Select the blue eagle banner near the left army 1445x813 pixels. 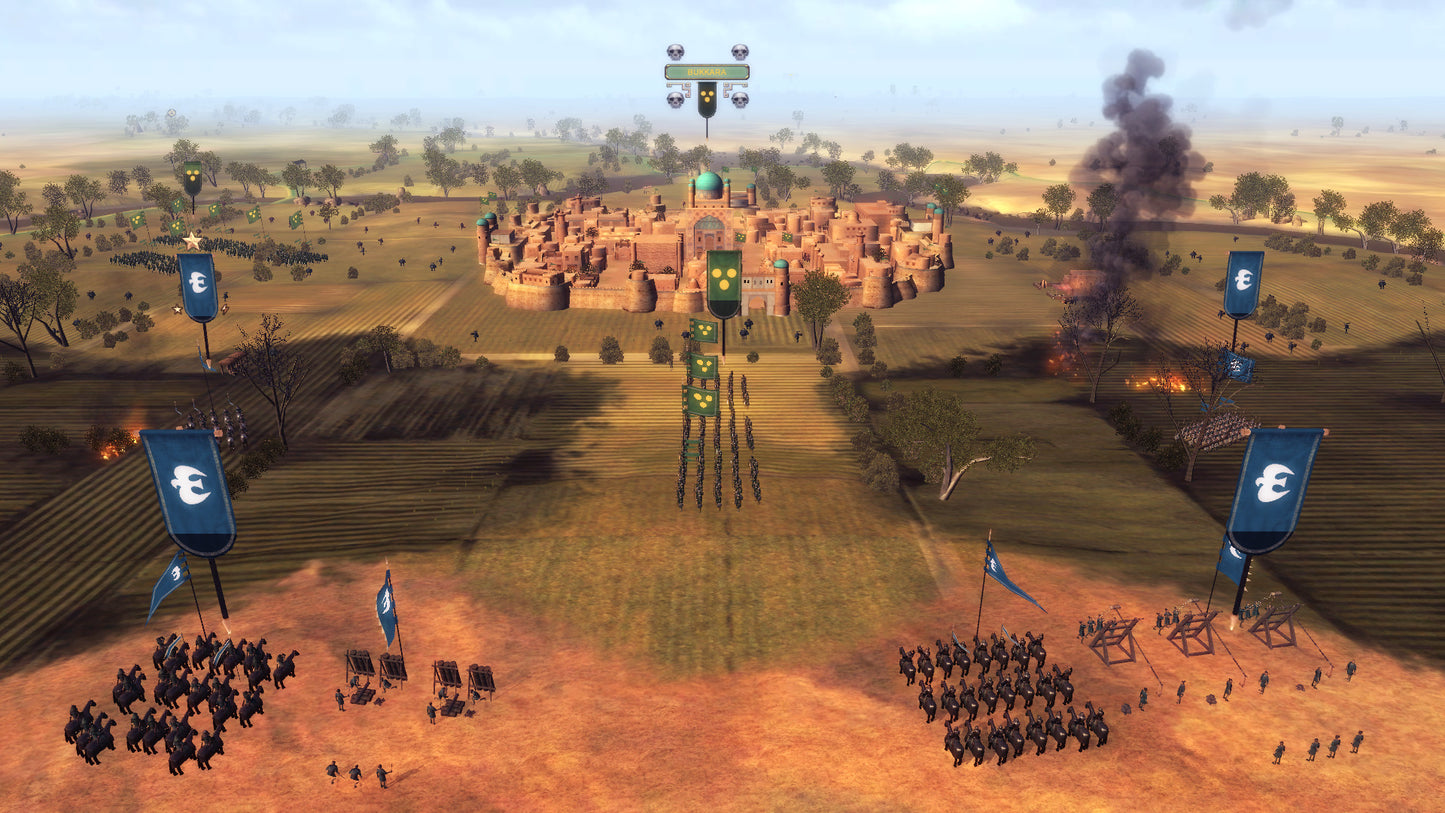198,281
